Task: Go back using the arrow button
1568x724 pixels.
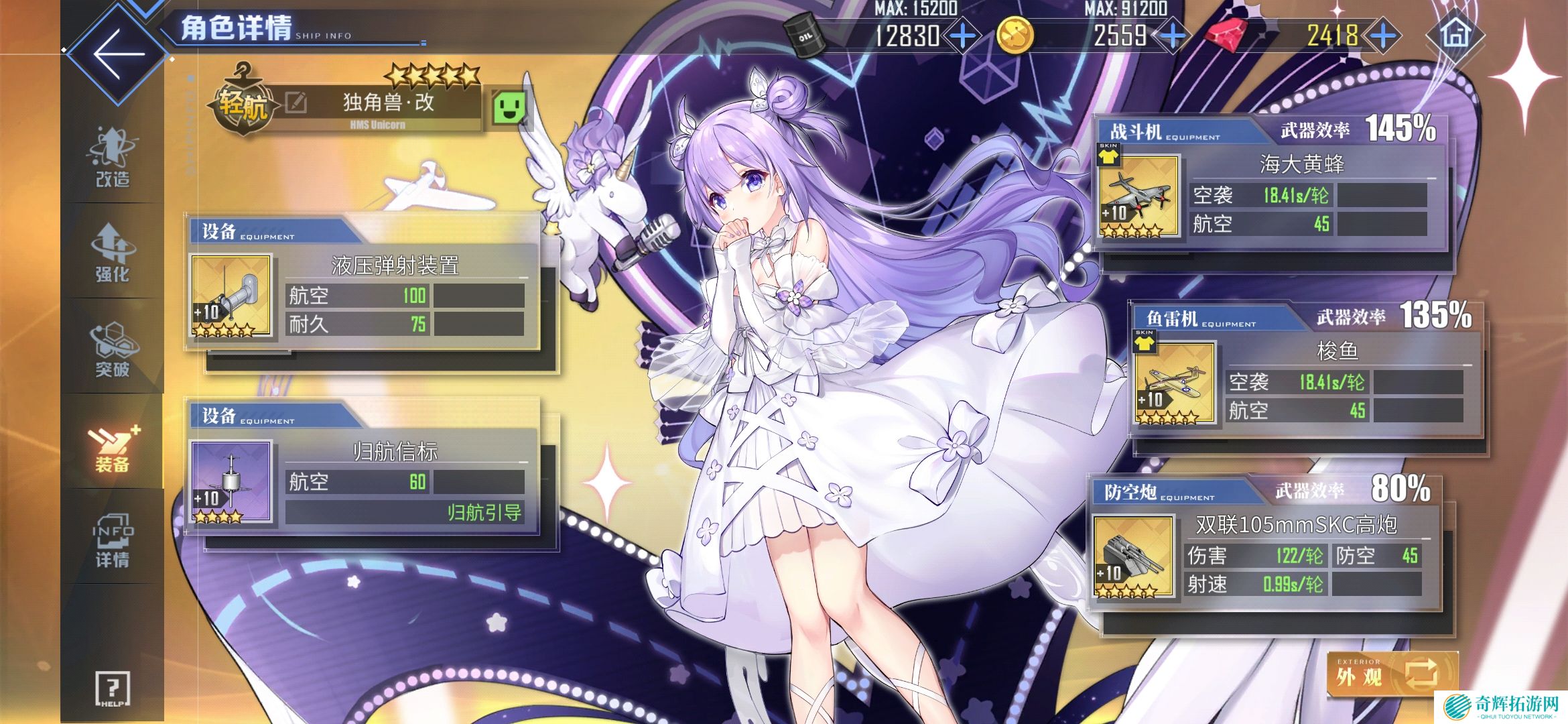Action: point(119,55)
